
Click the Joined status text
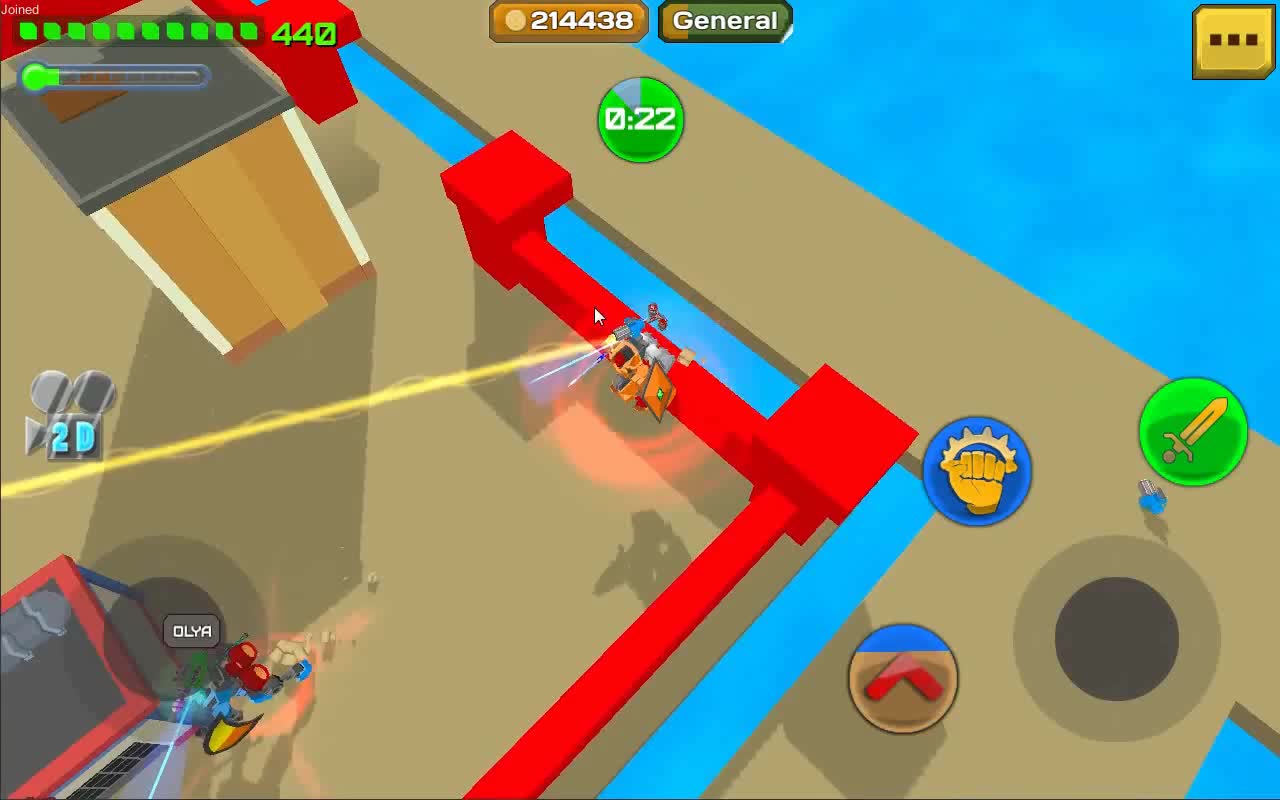20,8
